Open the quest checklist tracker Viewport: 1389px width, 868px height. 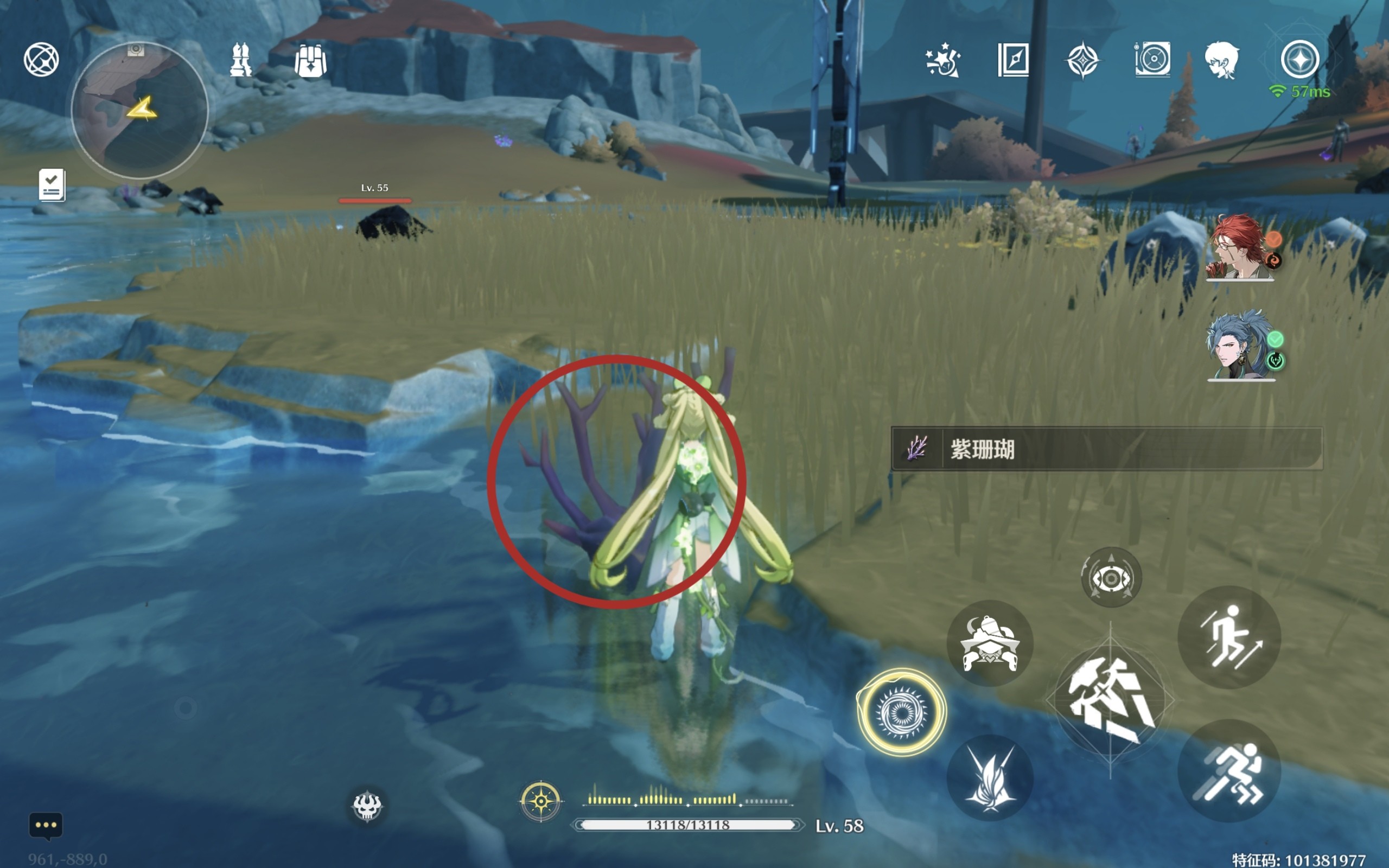52,185
